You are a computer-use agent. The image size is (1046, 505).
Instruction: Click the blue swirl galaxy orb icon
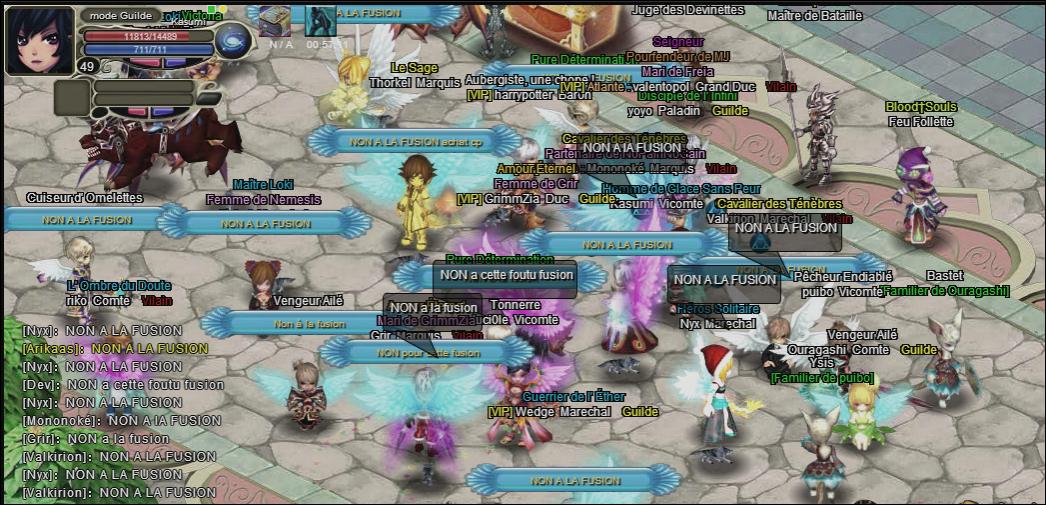[x=233, y=41]
